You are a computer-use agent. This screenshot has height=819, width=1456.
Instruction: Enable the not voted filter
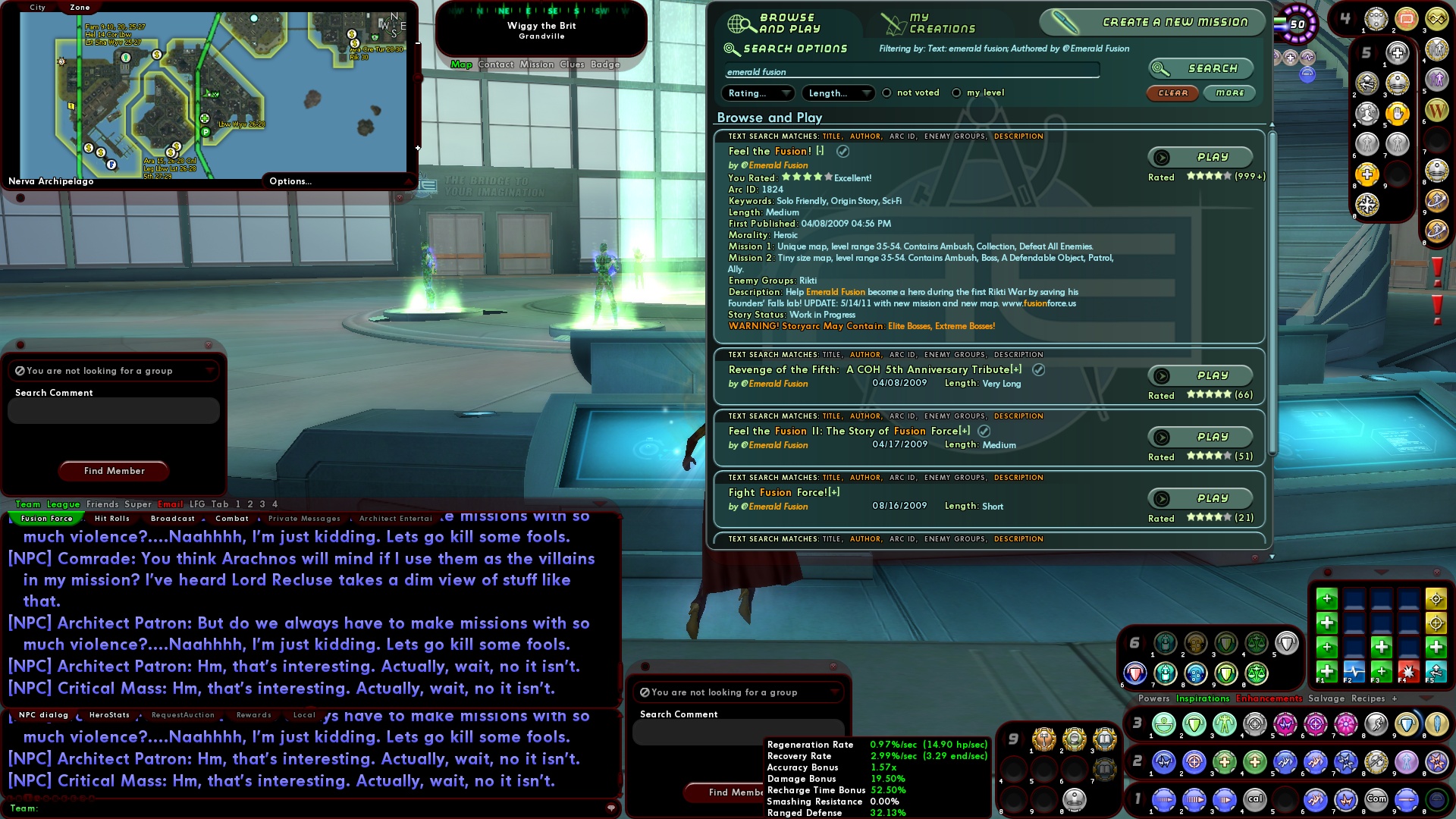tap(886, 93)
